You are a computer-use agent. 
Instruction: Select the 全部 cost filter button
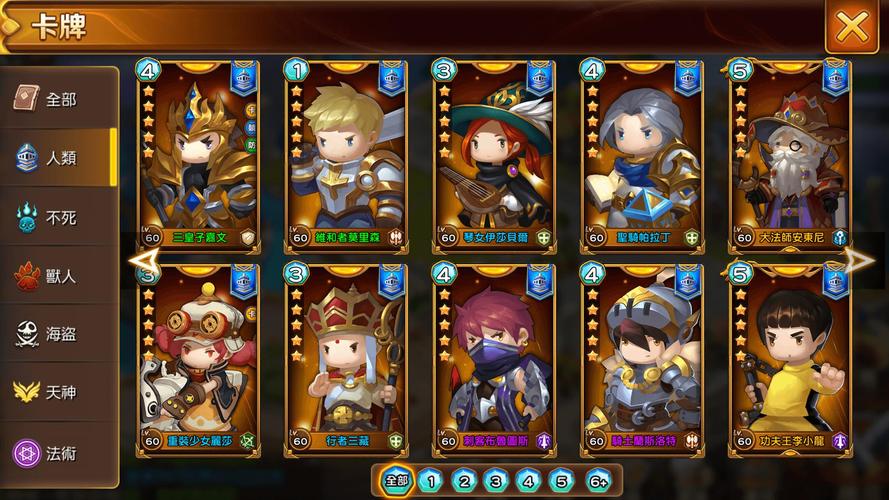click(x=397, y=481)
